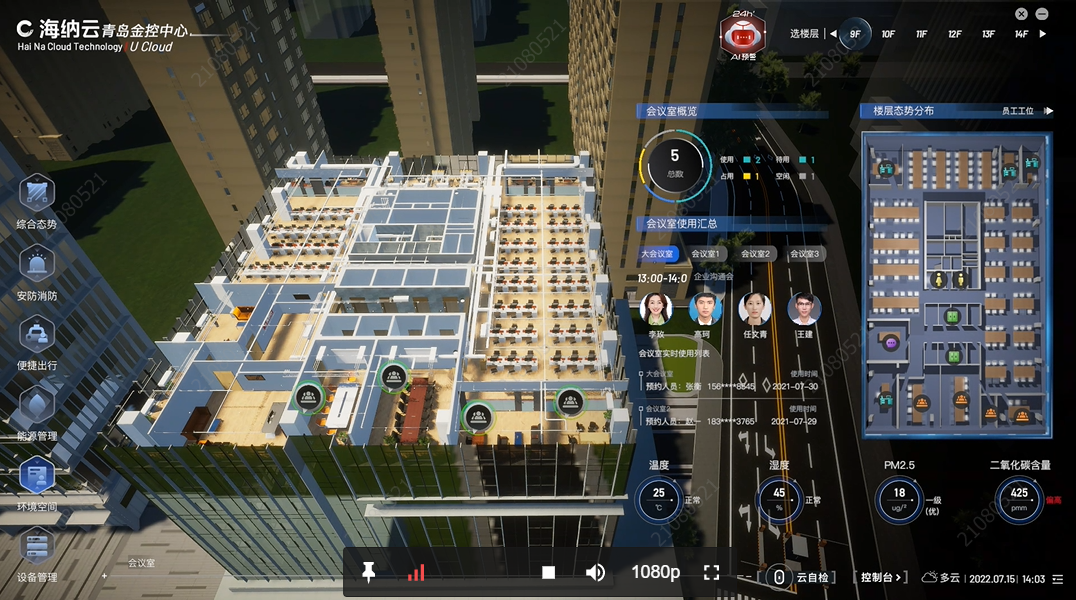The width and height of the screenshot is (1076, 600).
Task: Switch to the 会议室2 tab
Action: pos(755,254)
